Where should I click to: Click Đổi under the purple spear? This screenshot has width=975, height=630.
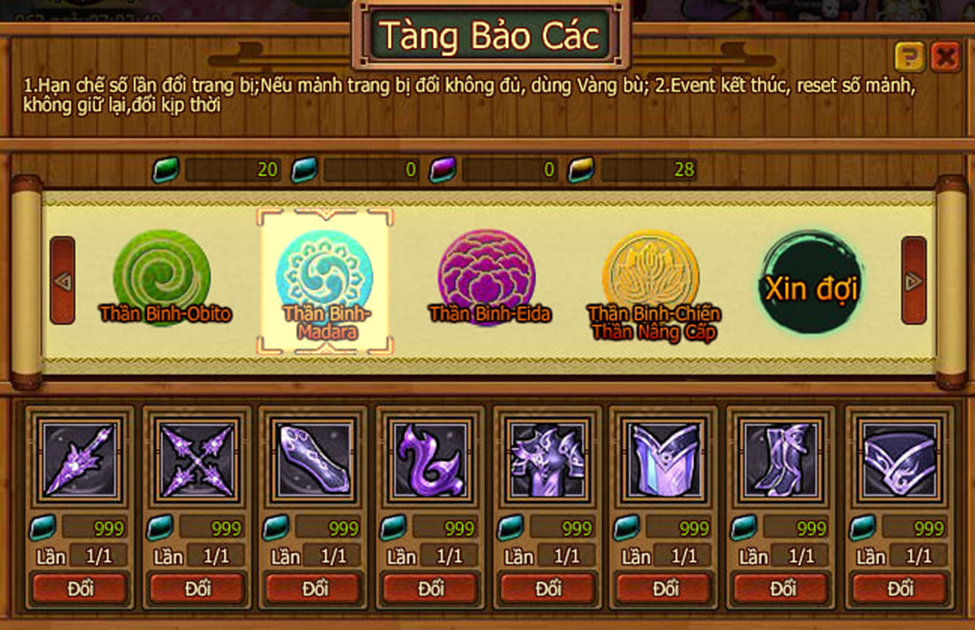click(x=80, y=588)
